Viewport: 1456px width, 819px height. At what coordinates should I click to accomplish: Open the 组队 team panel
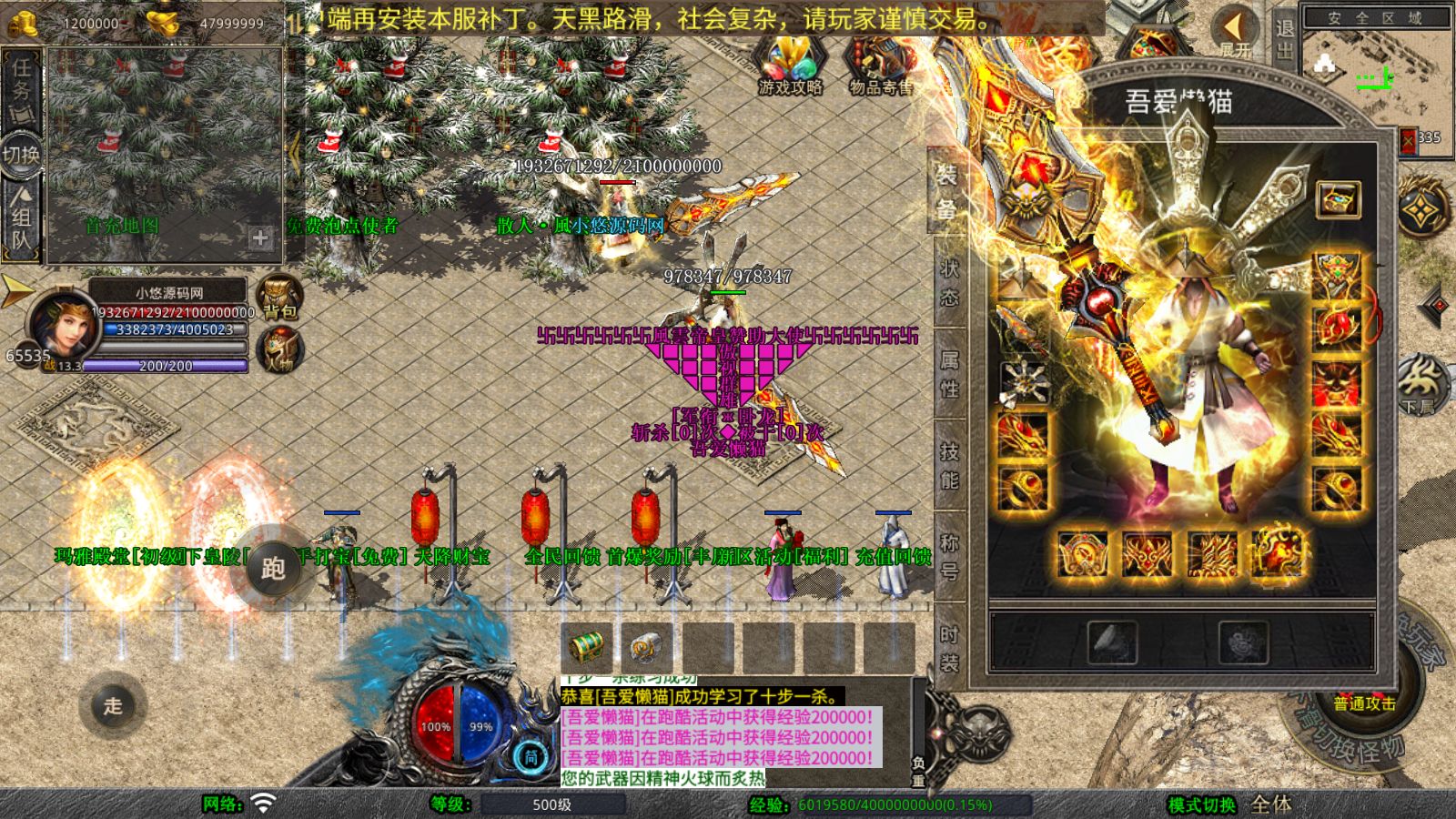point(21,218)
